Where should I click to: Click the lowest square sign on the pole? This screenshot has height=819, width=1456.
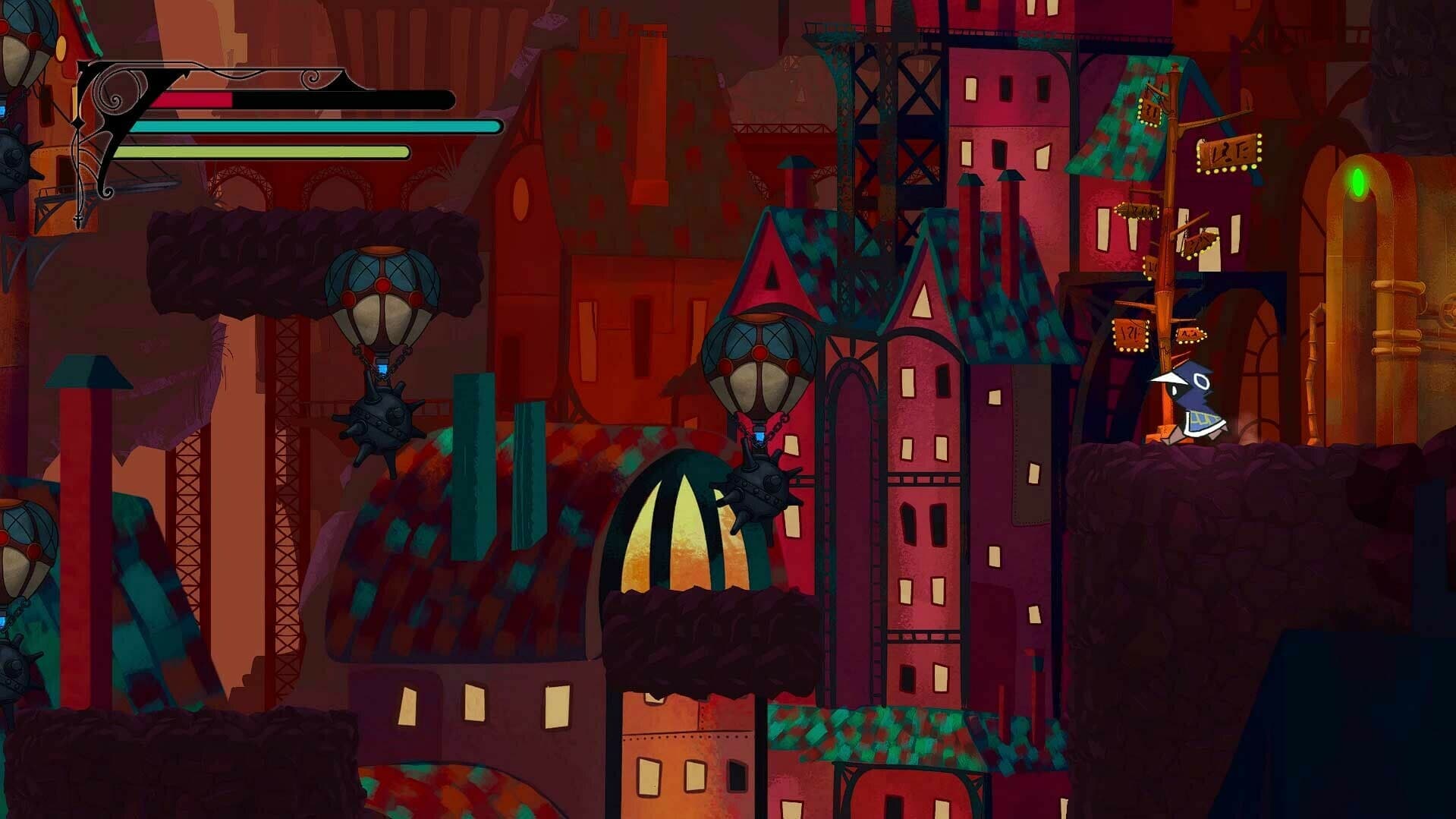click(1130, 334)
